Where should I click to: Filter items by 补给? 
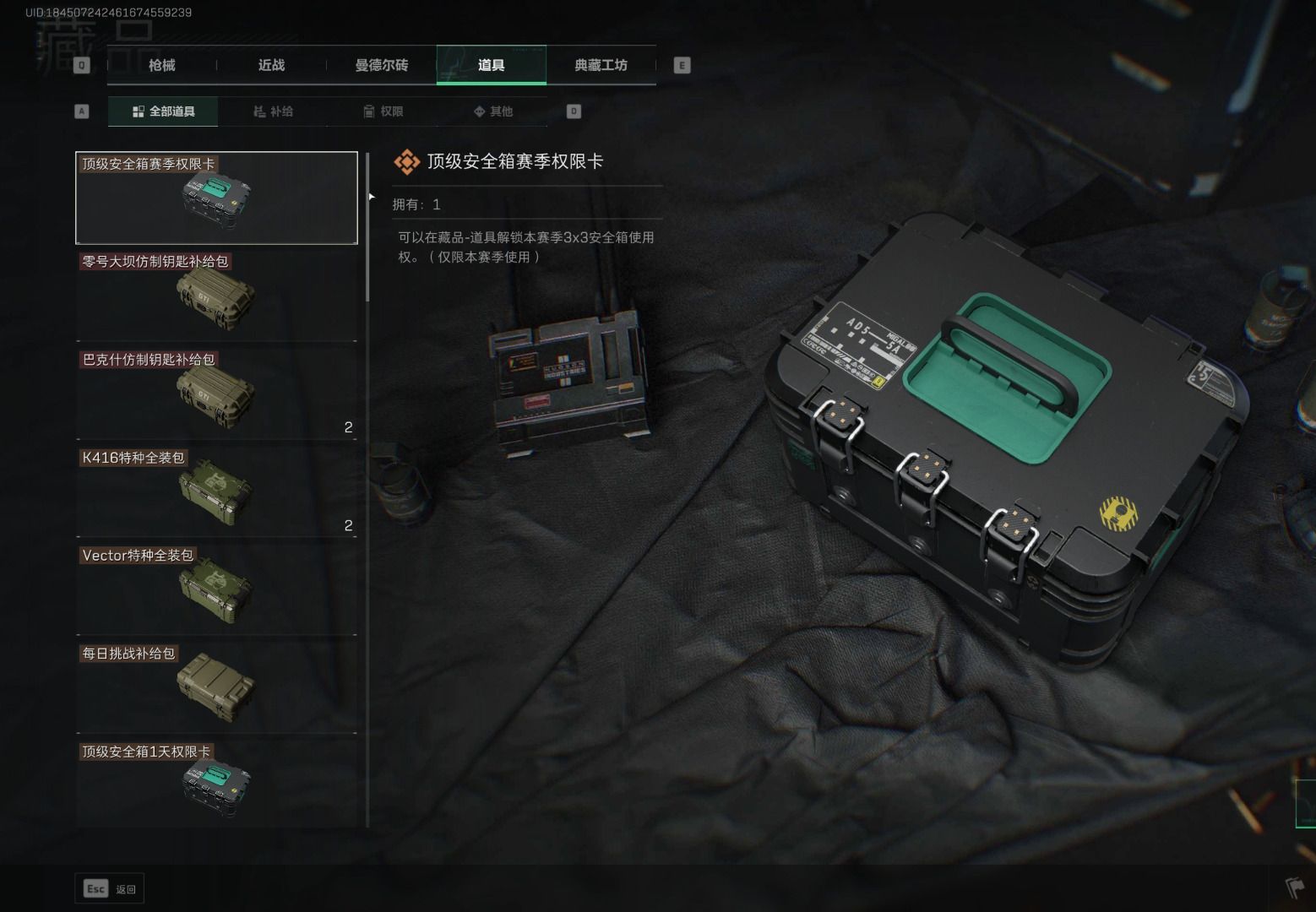273,111
